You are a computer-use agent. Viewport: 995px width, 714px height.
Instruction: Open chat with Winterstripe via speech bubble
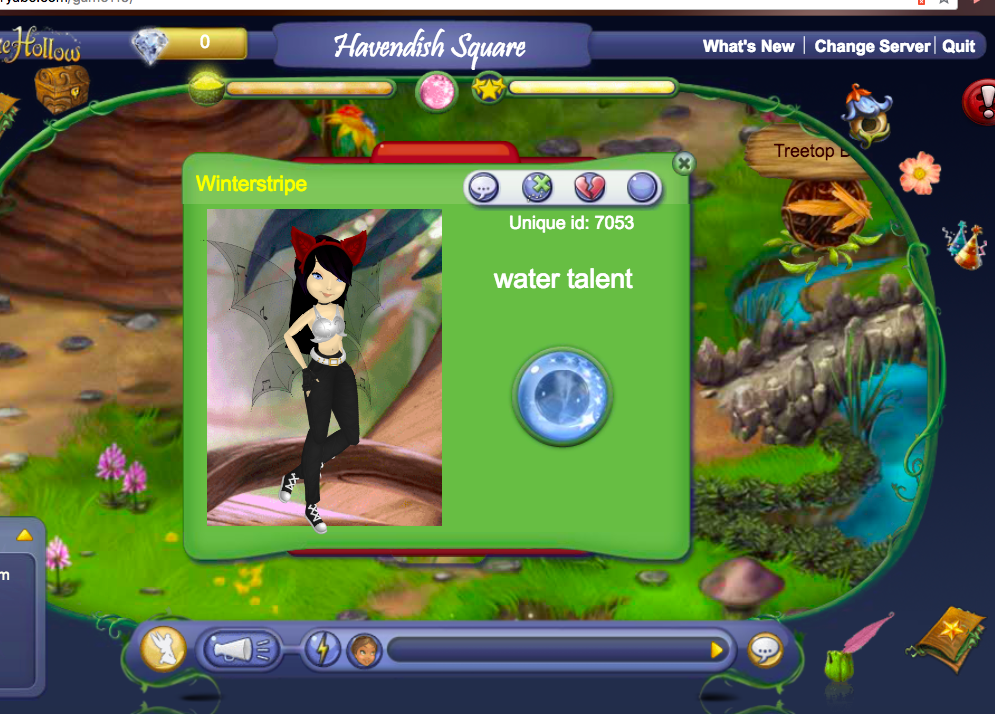tap(483, 187)
